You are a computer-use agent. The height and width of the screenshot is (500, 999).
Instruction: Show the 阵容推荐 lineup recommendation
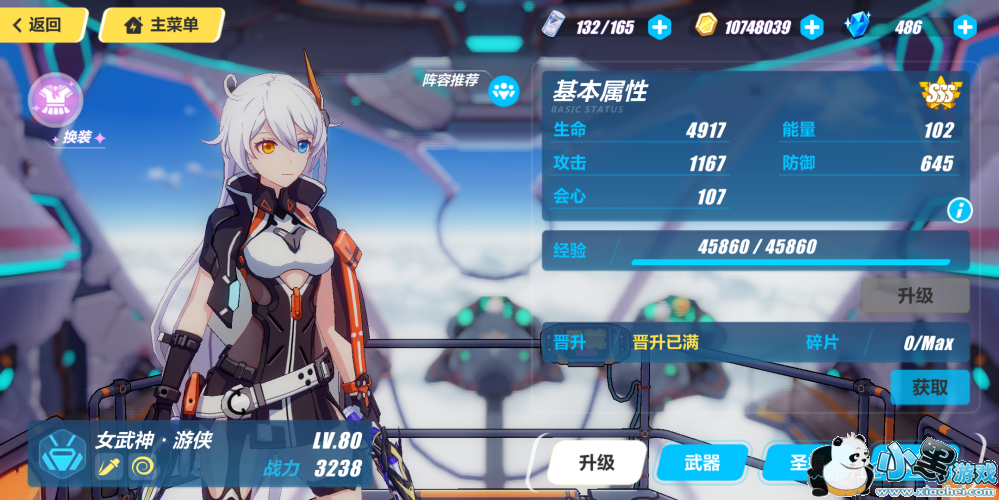tap(503, 91)
